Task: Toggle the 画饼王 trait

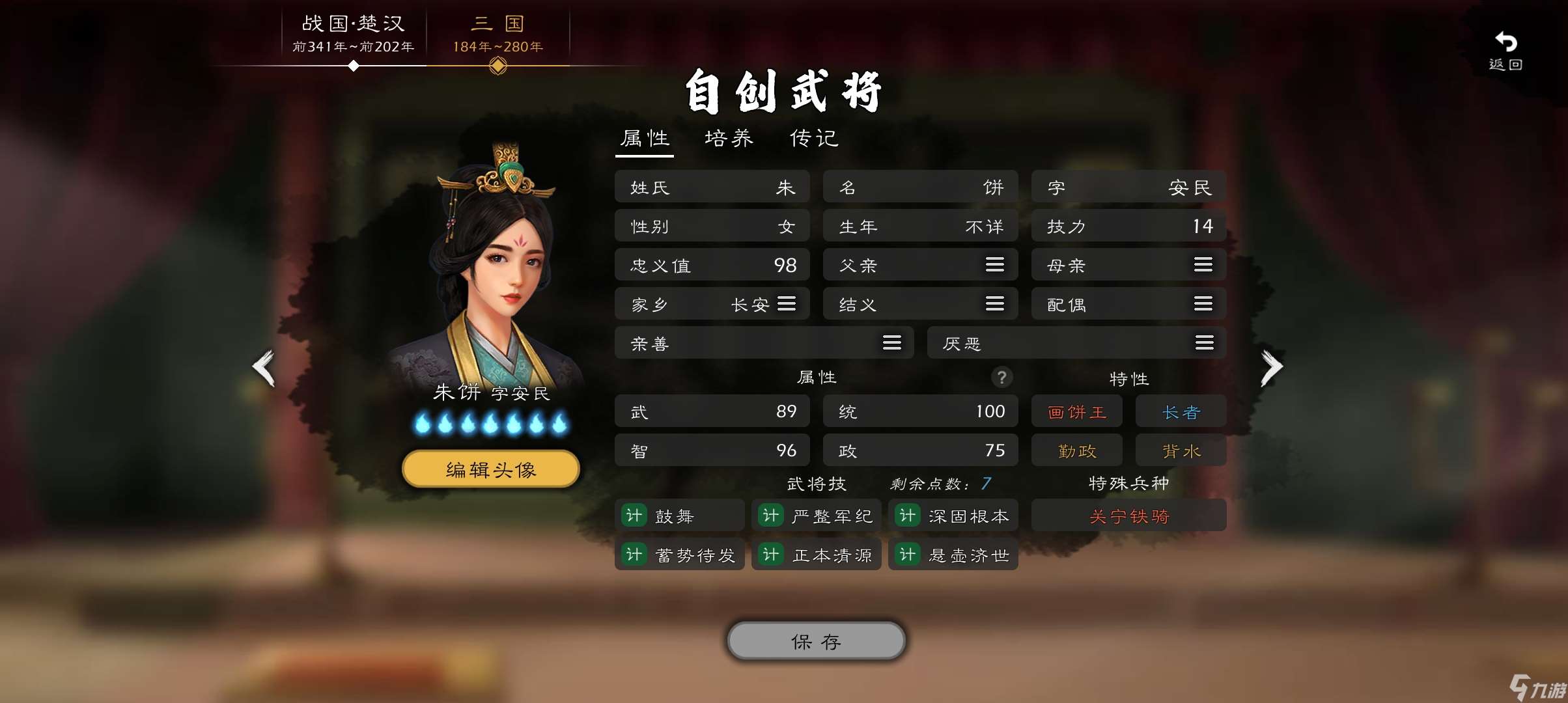Action: tap(1076, 411)
